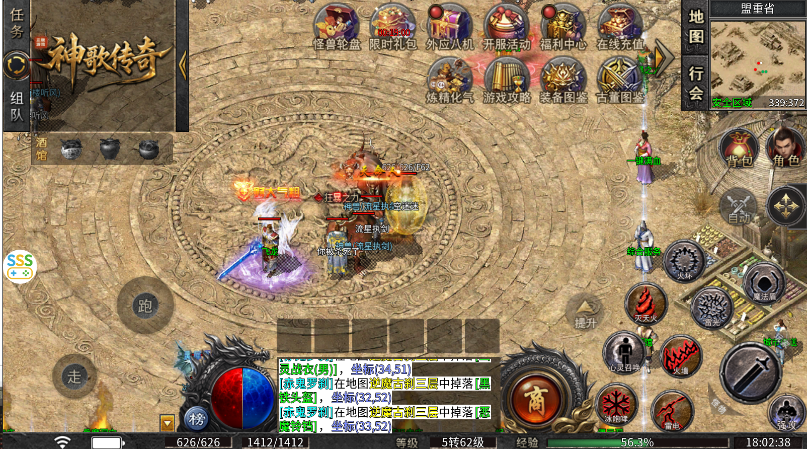
Task: Toggle 自动 auto-combat
Action: tap(739, 205)
